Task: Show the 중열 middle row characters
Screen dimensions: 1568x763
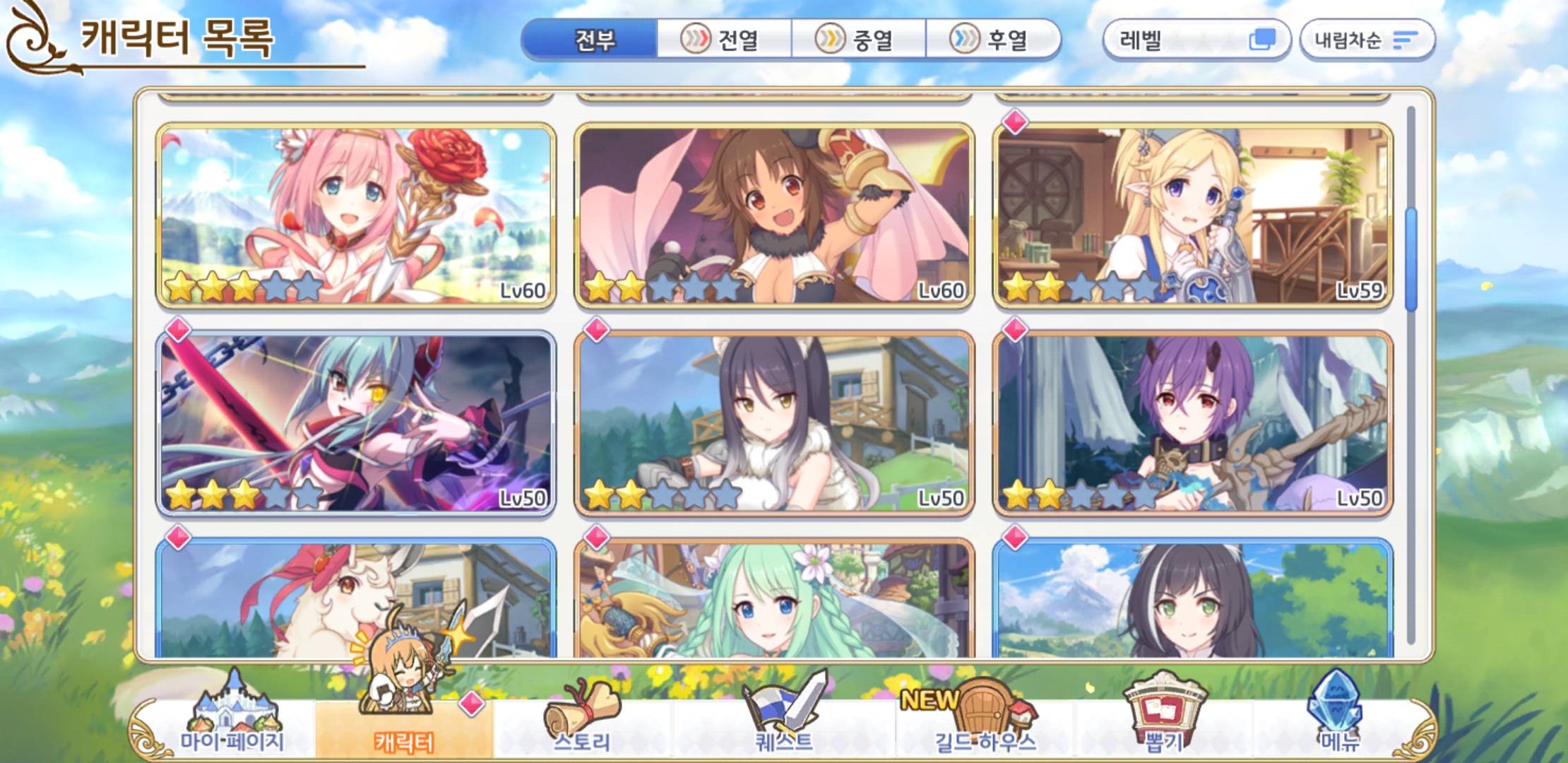Action: pos(858,40)
